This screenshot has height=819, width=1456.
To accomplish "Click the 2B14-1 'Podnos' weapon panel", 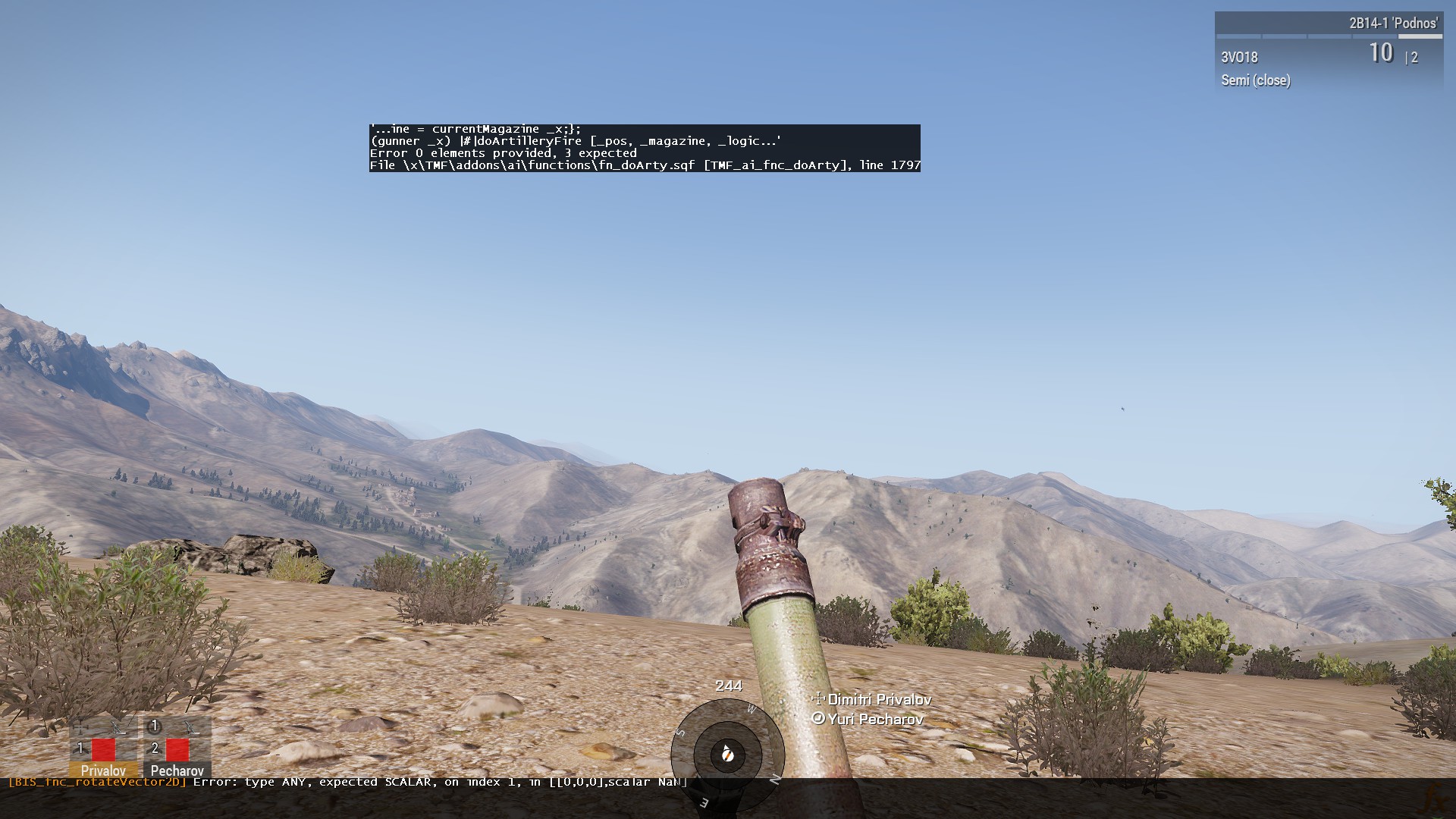I will coord(1328,52).
